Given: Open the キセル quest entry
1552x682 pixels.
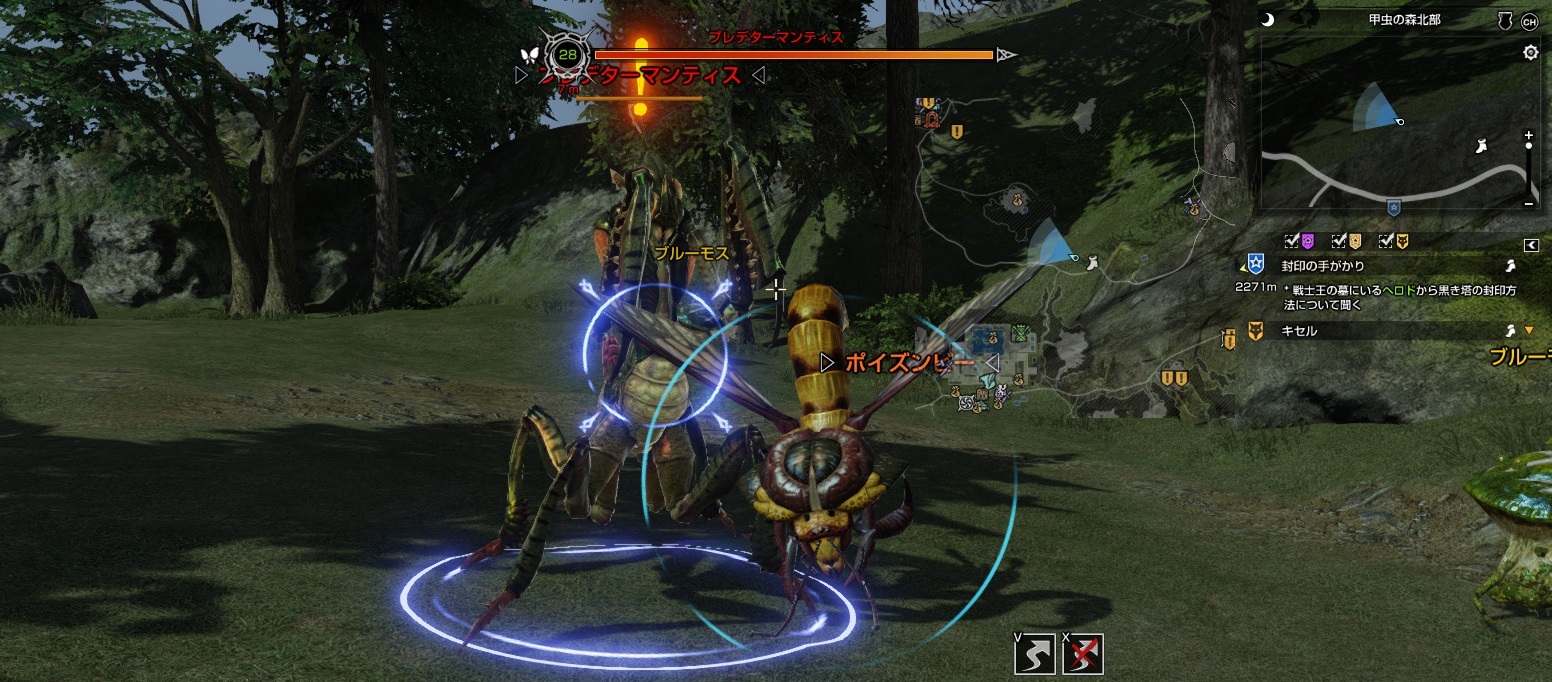Looking at the screenshot, I should pyautogui.click(x=1300, y=330).
